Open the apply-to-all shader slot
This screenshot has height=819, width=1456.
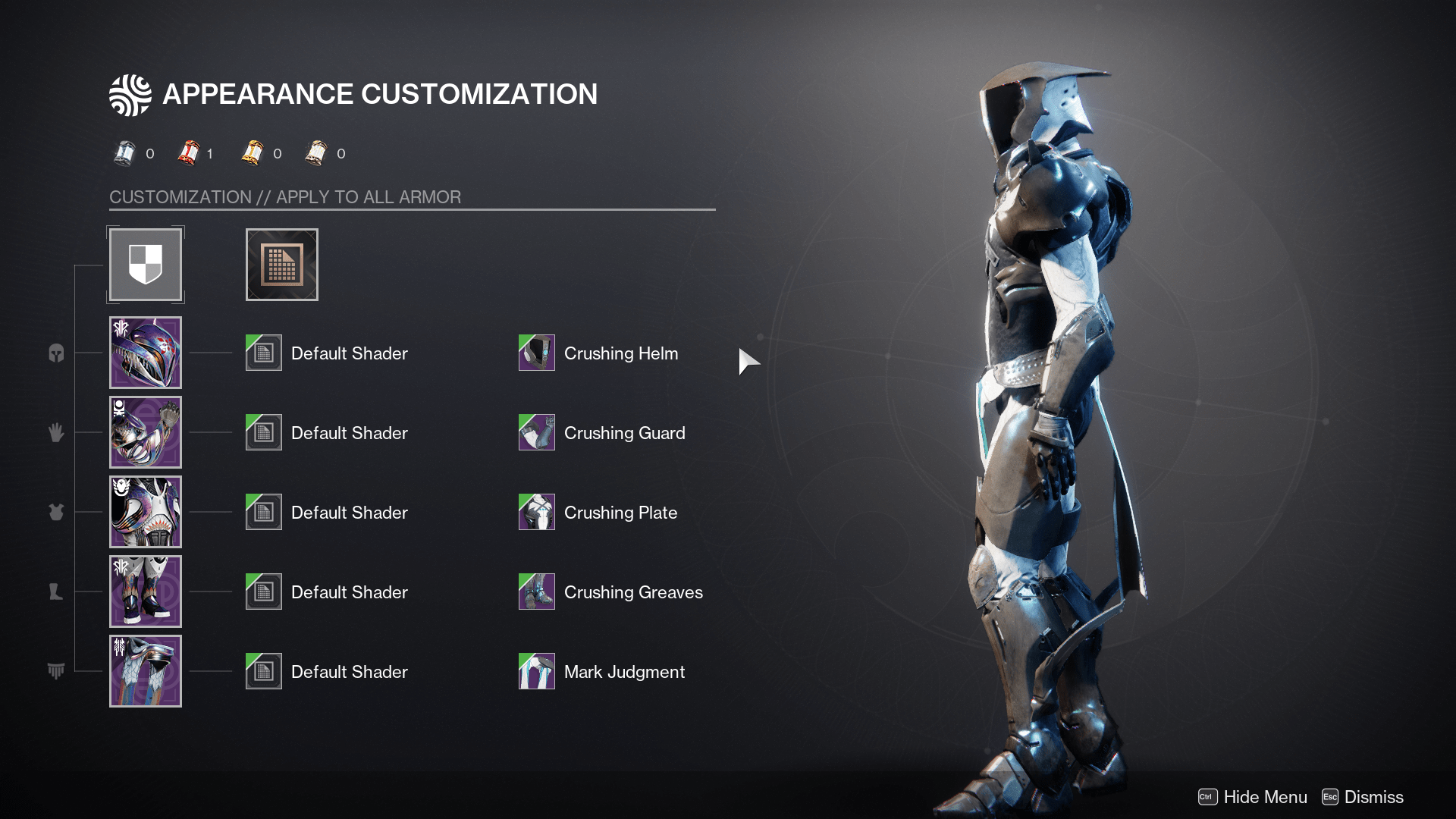pyautogui.click(x=282, y=265)
